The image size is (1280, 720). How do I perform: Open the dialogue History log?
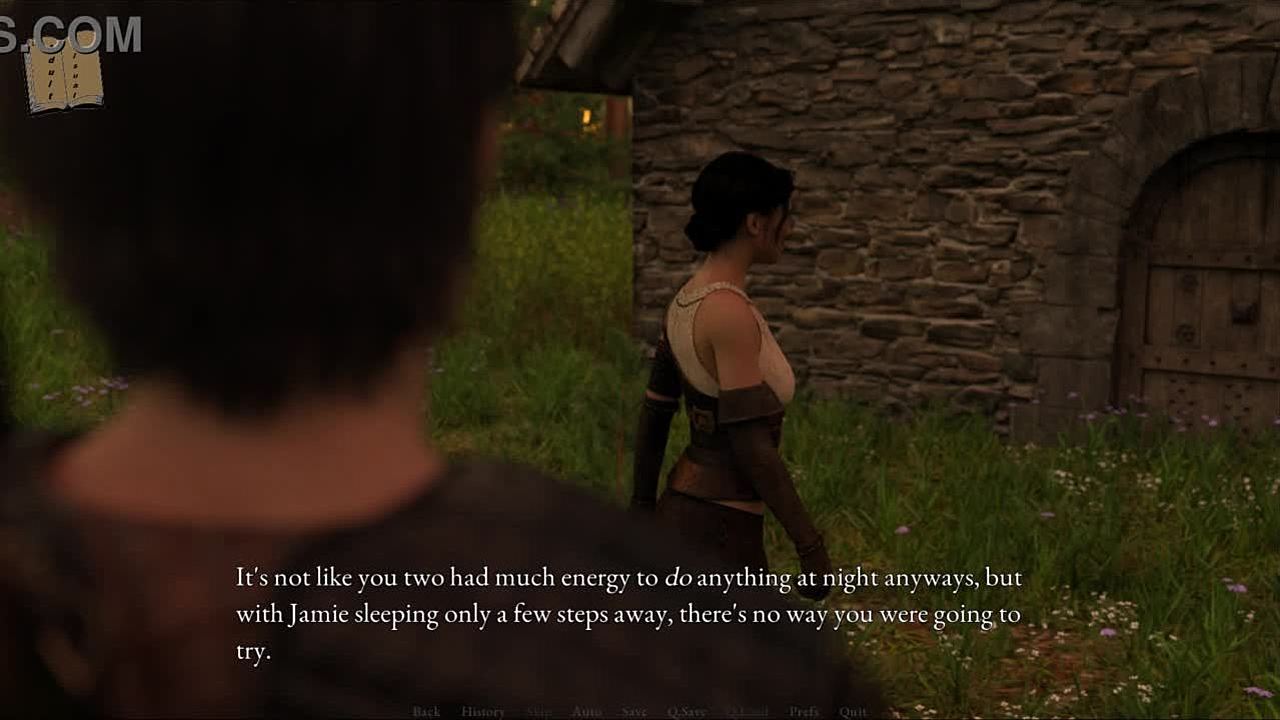point(482,712)
